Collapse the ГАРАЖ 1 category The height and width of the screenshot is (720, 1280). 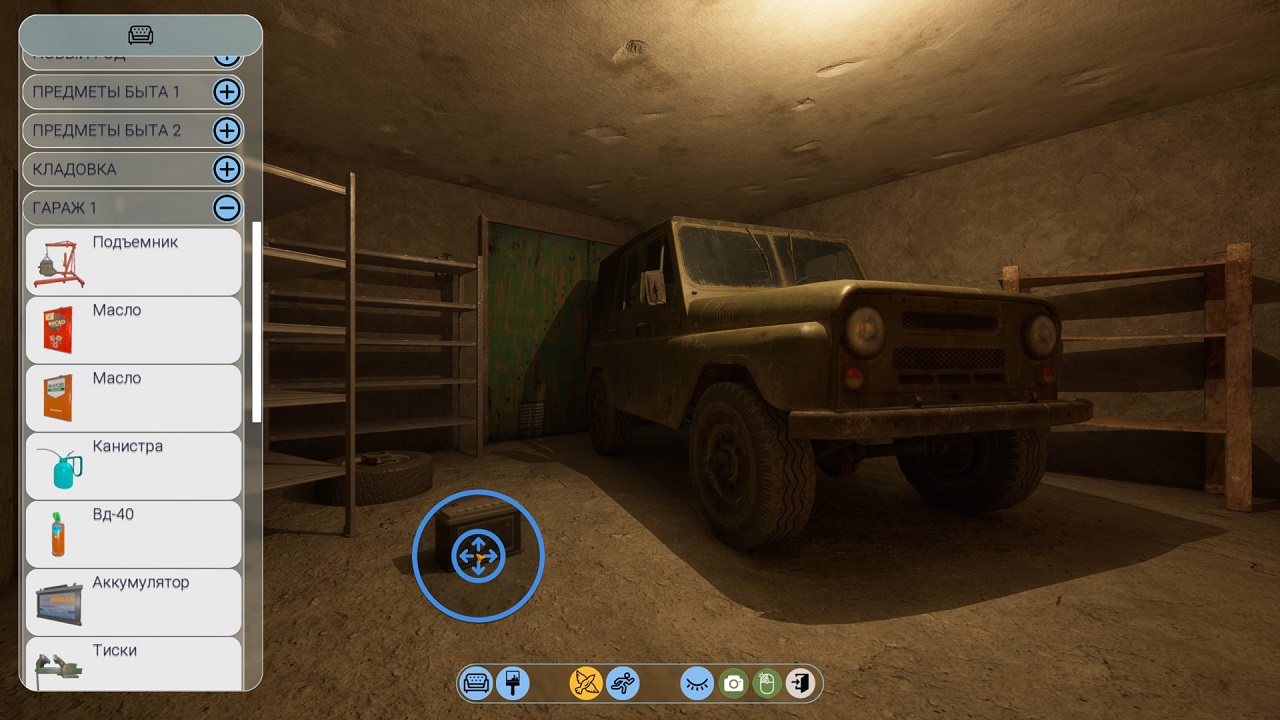point(227,208)
